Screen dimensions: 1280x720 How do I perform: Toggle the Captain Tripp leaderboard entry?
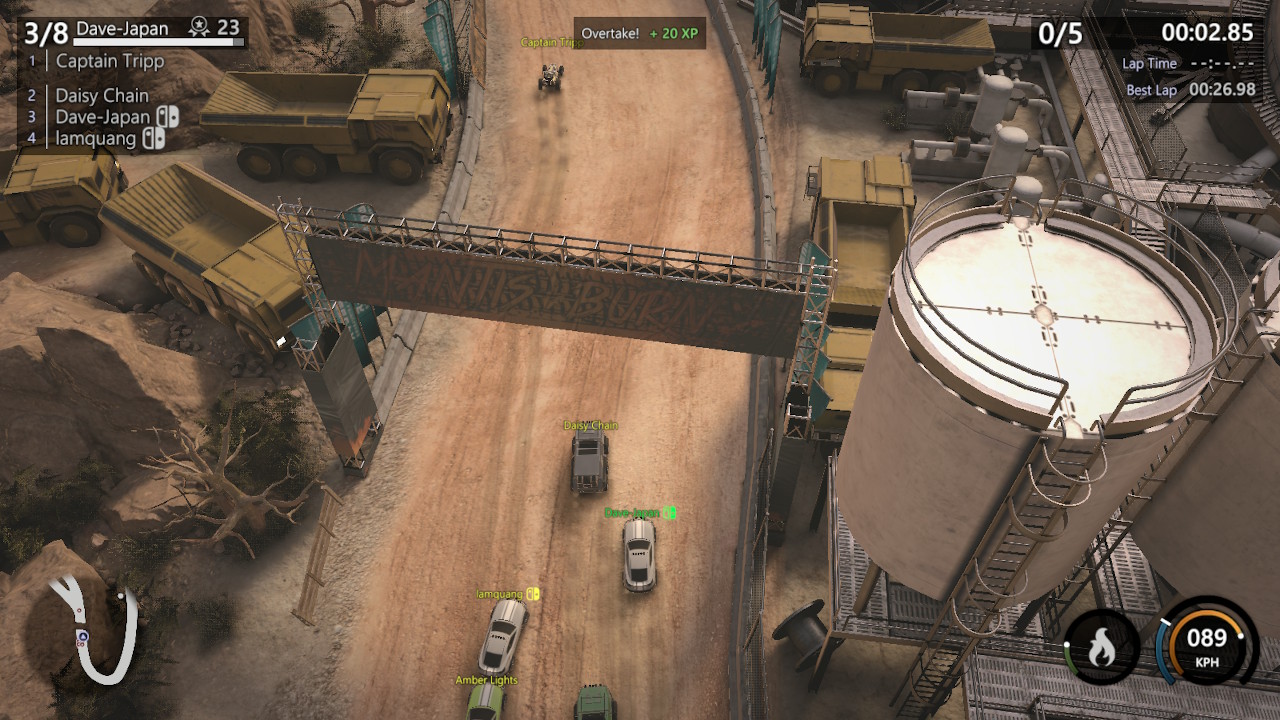coord(111,62)
